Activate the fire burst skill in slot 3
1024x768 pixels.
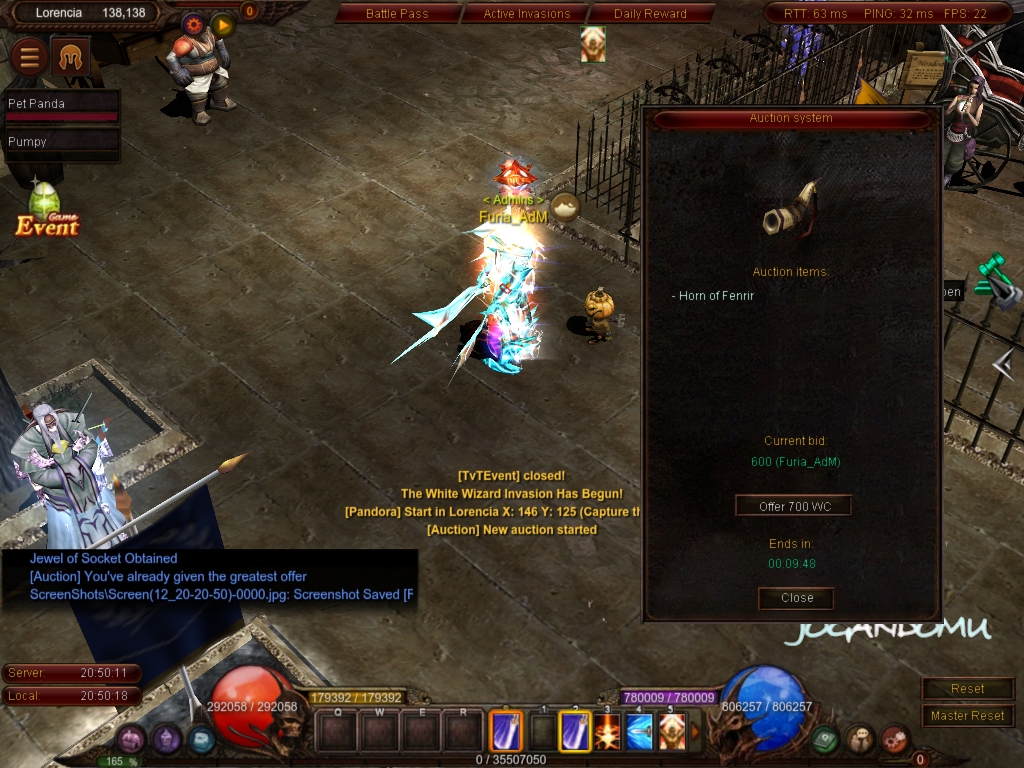607,733
